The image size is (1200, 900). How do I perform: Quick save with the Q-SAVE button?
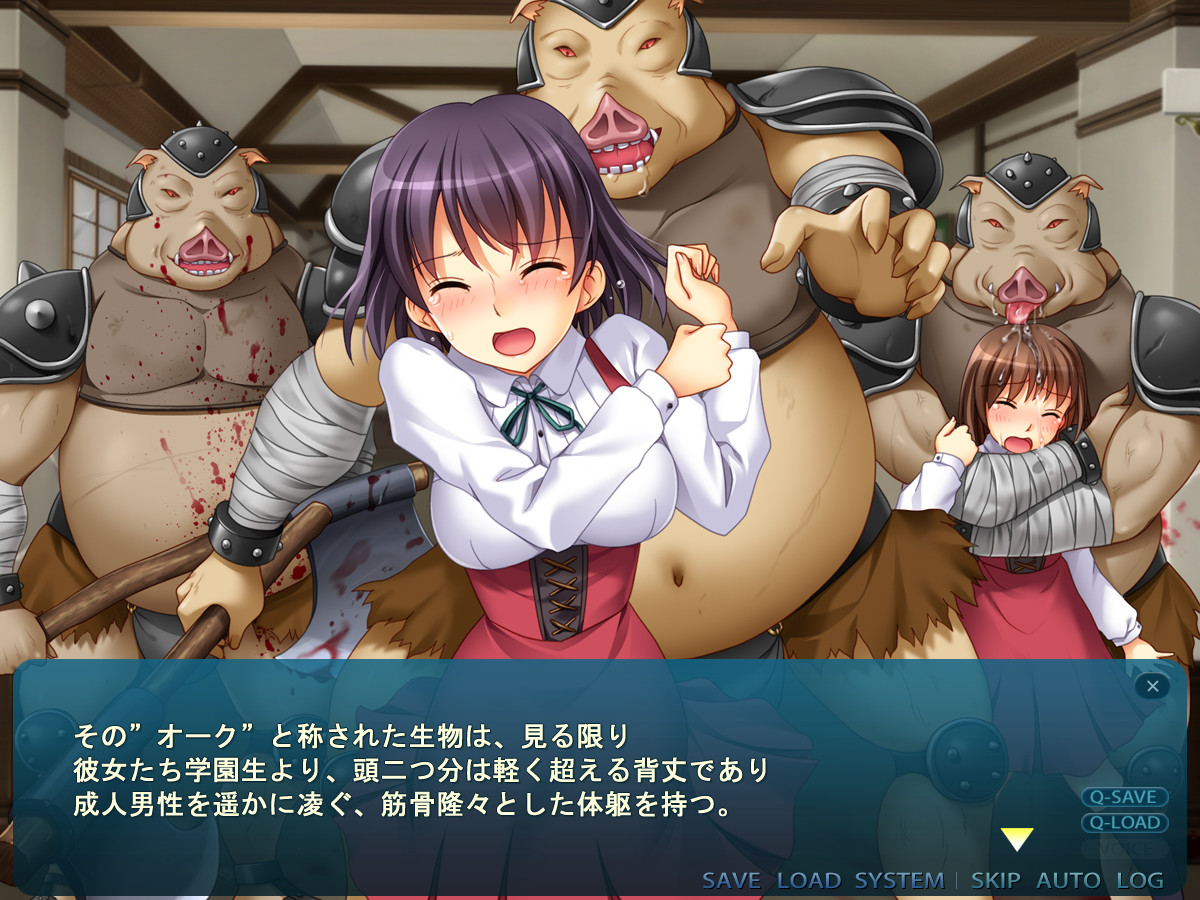tap(1124, 797)
